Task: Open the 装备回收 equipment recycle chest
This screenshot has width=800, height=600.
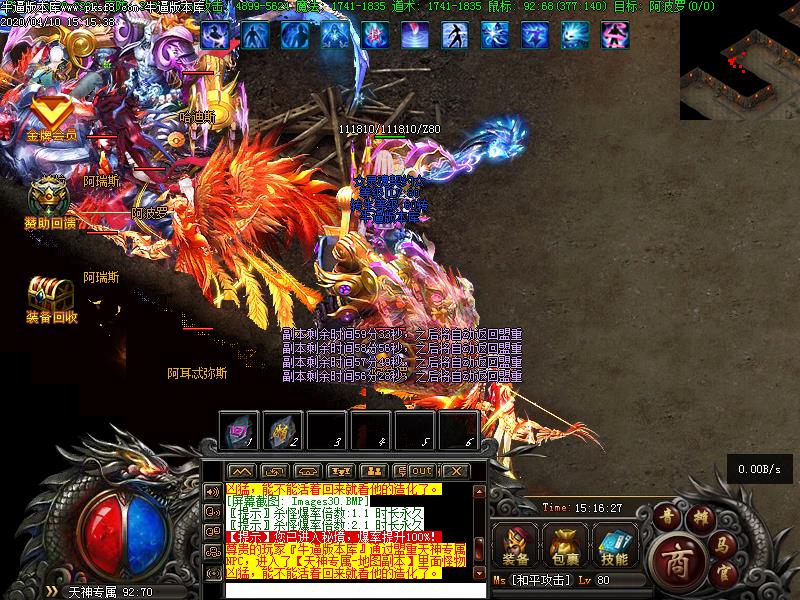Action: click(x=51, y=297)
